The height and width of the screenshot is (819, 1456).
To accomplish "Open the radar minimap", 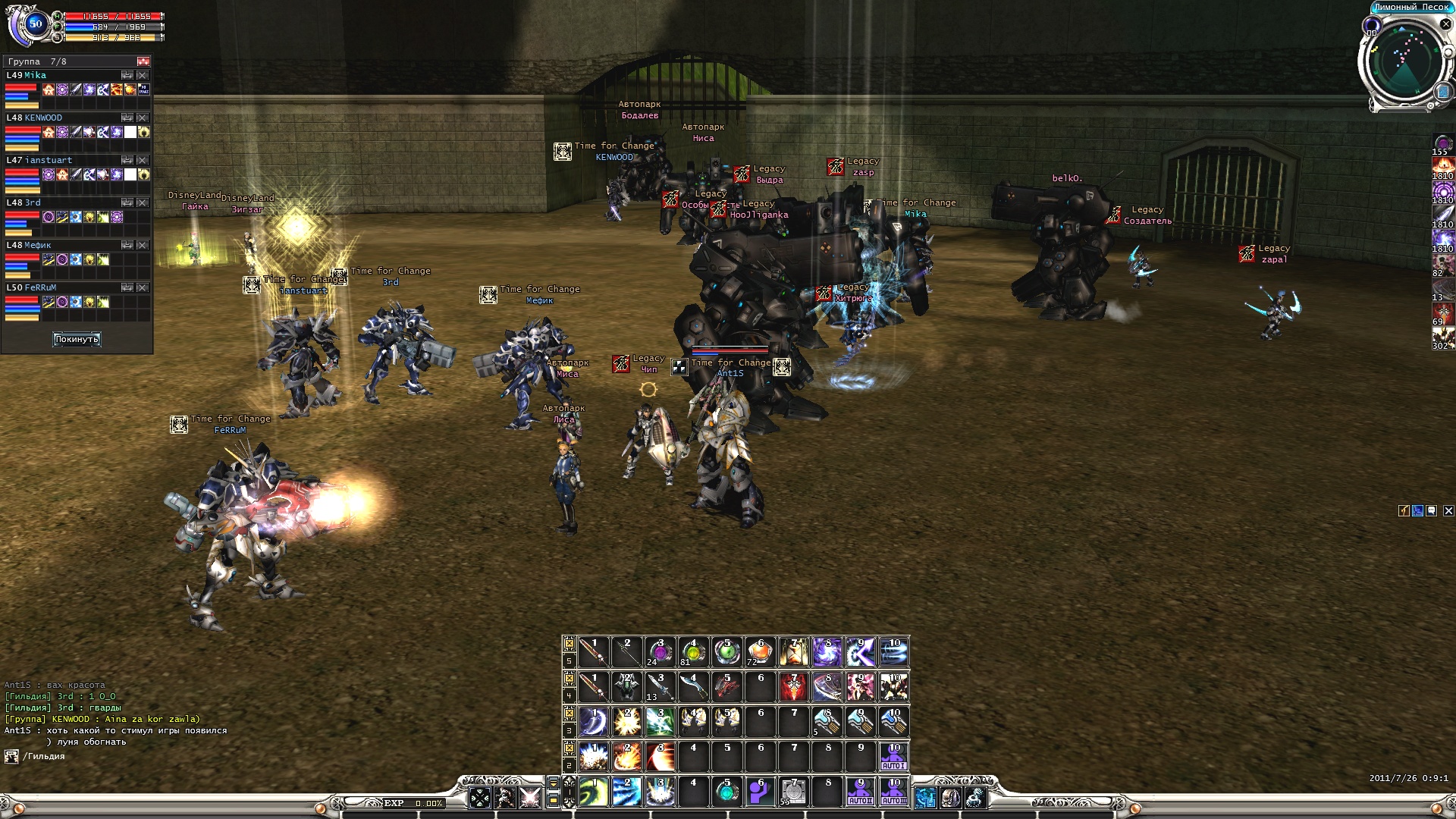I will click(1404, 62).
